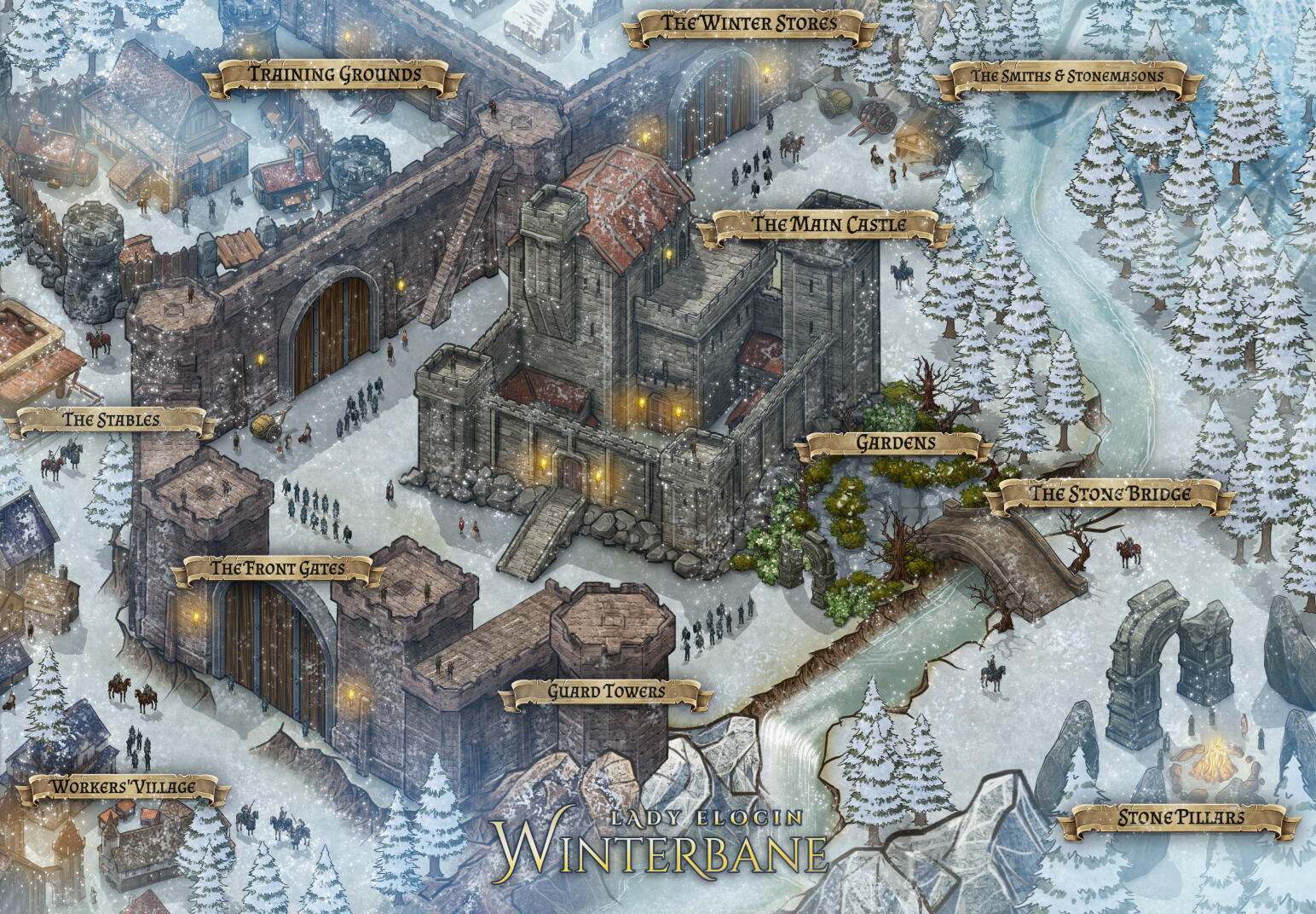Select the Stone Pillars location label
This screenshot has width=1316, height=914.
click(x=1180, y=819)
